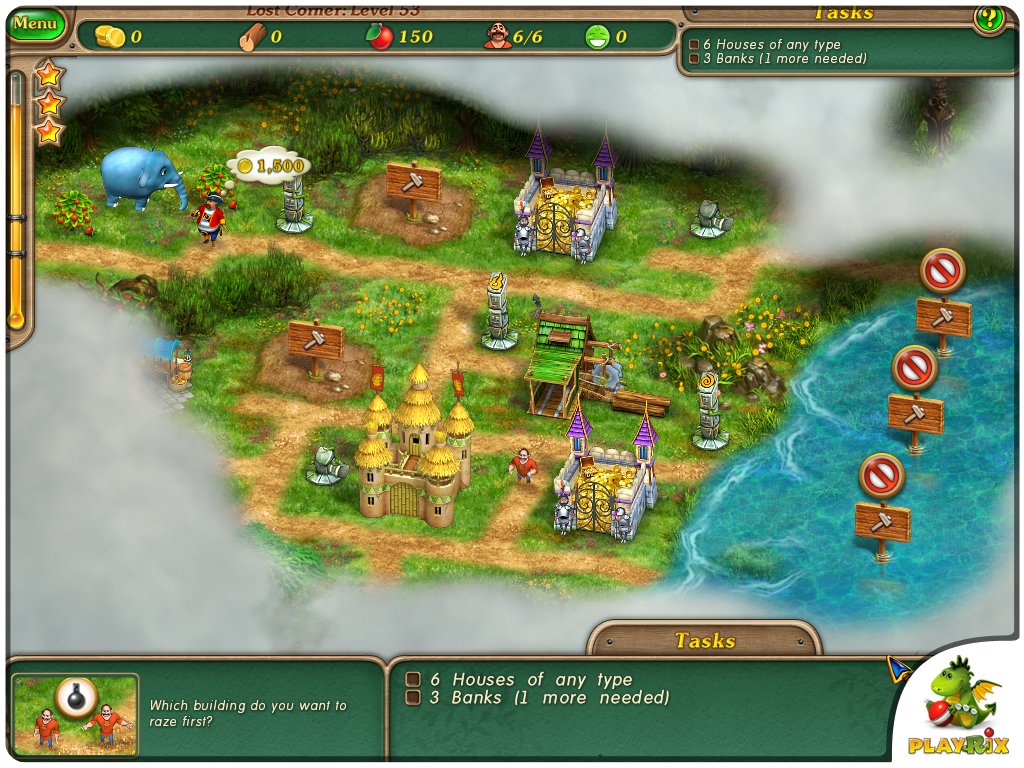Open the green Menu button

point(36,23)
